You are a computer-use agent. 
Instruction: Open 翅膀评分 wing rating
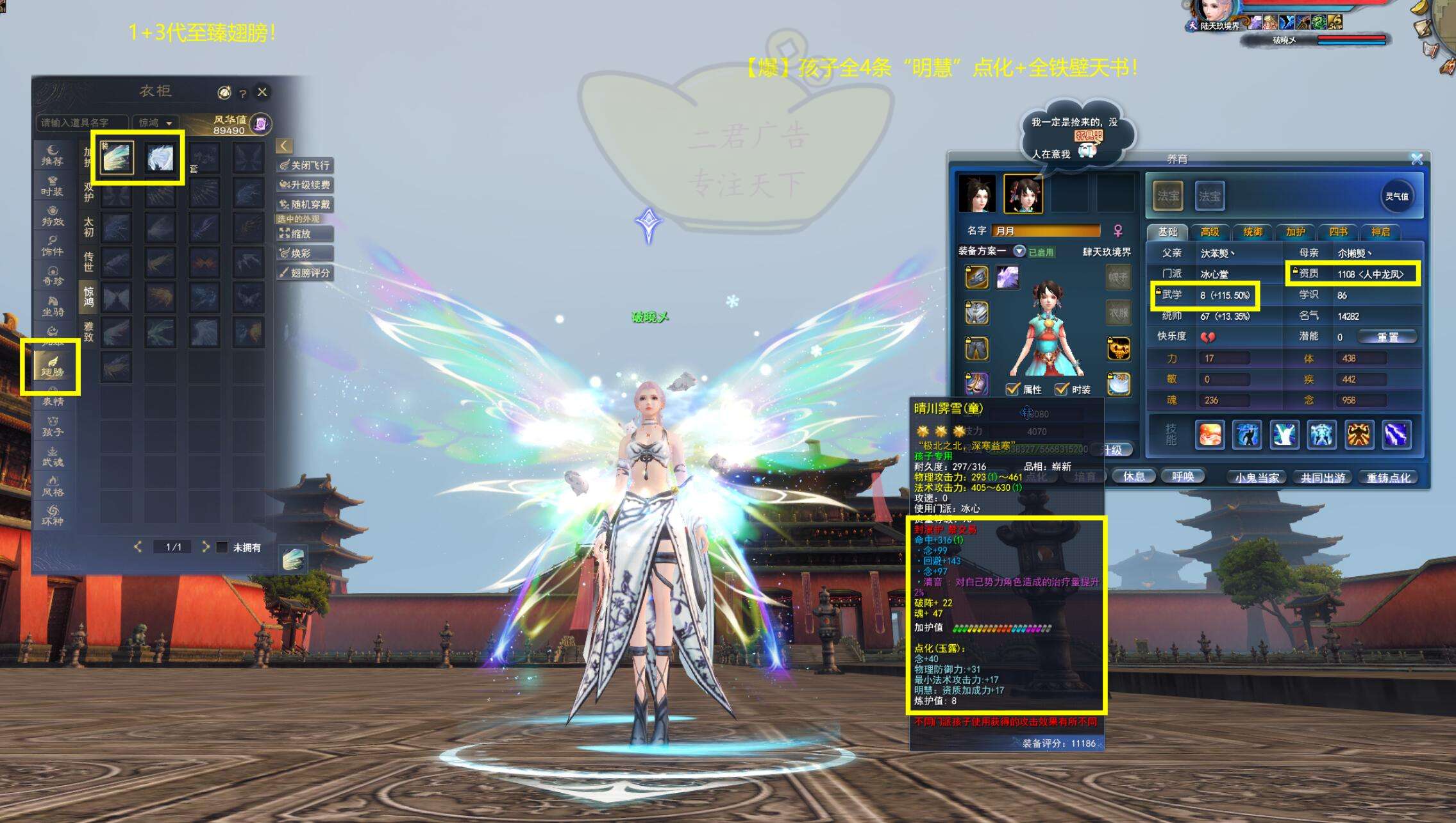(305, 273)
